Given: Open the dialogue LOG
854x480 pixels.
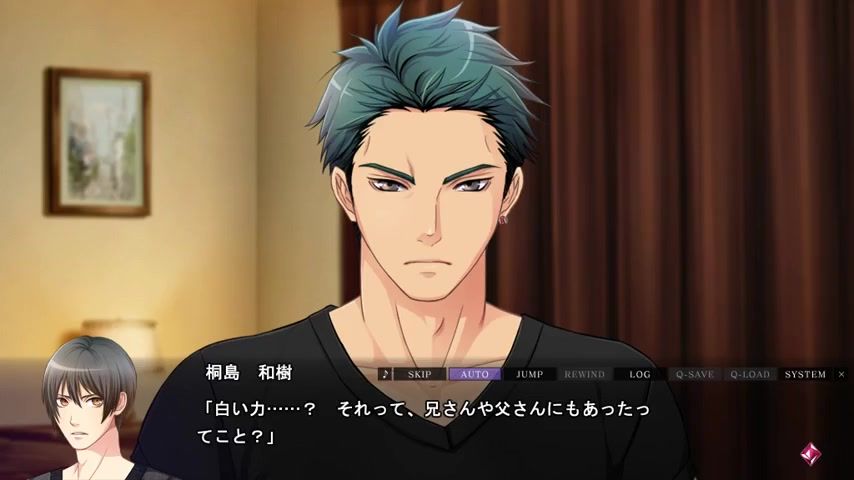Looking at the screenshot, I should click(639, 374).
